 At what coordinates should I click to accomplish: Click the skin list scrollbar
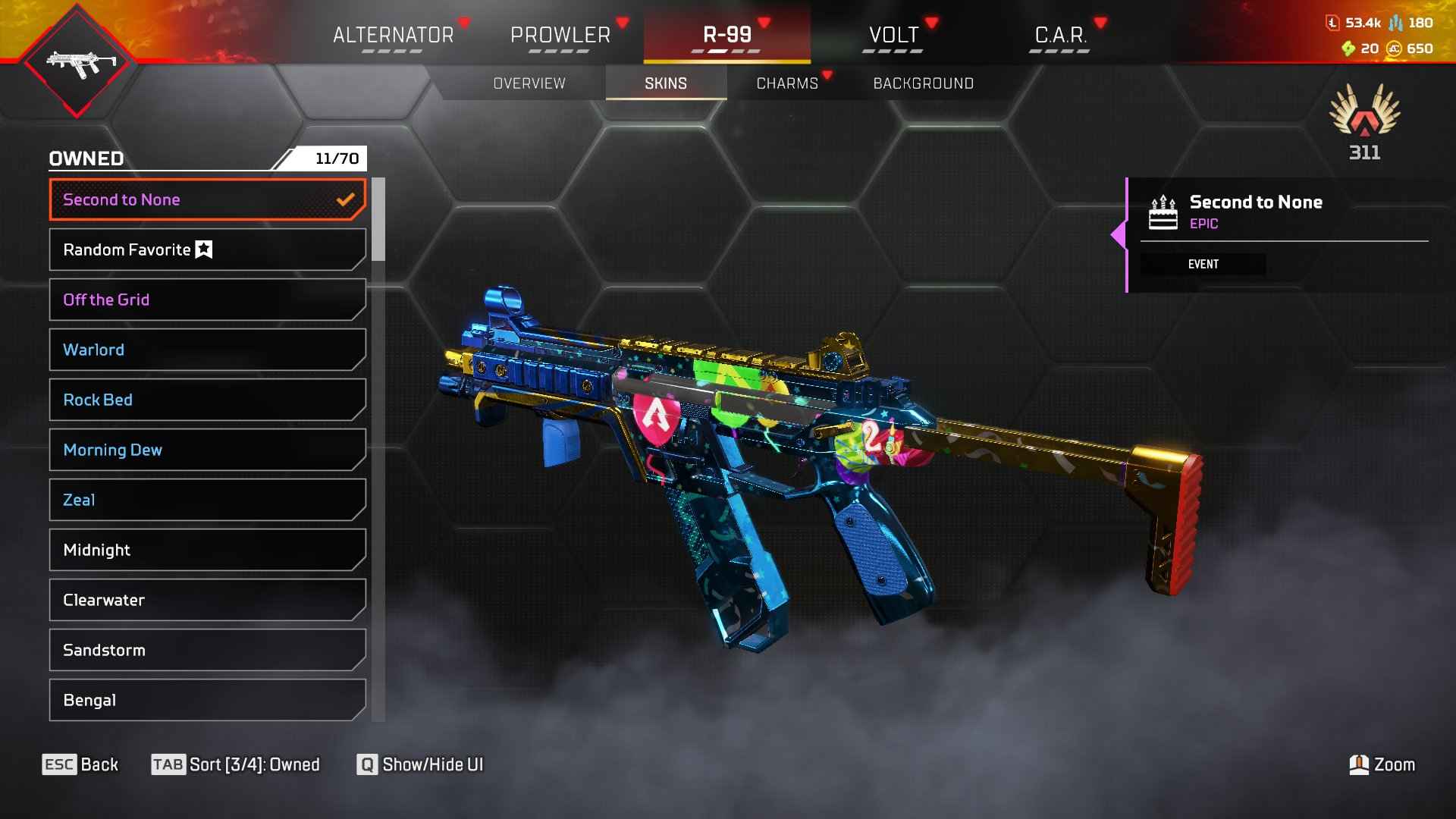(x=378, y=220)
